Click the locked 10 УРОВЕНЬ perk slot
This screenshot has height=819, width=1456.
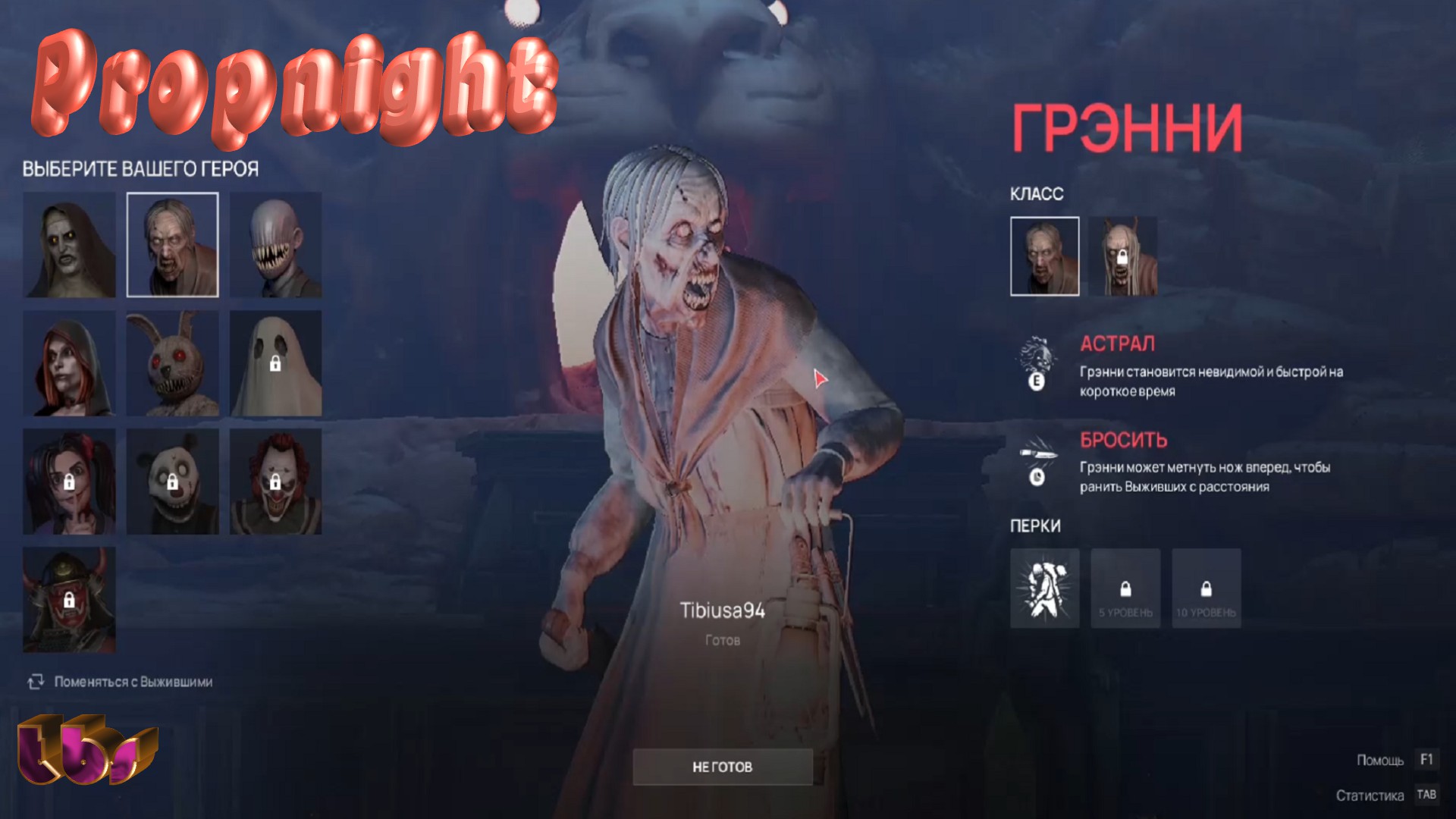(x=1207, y=589)
